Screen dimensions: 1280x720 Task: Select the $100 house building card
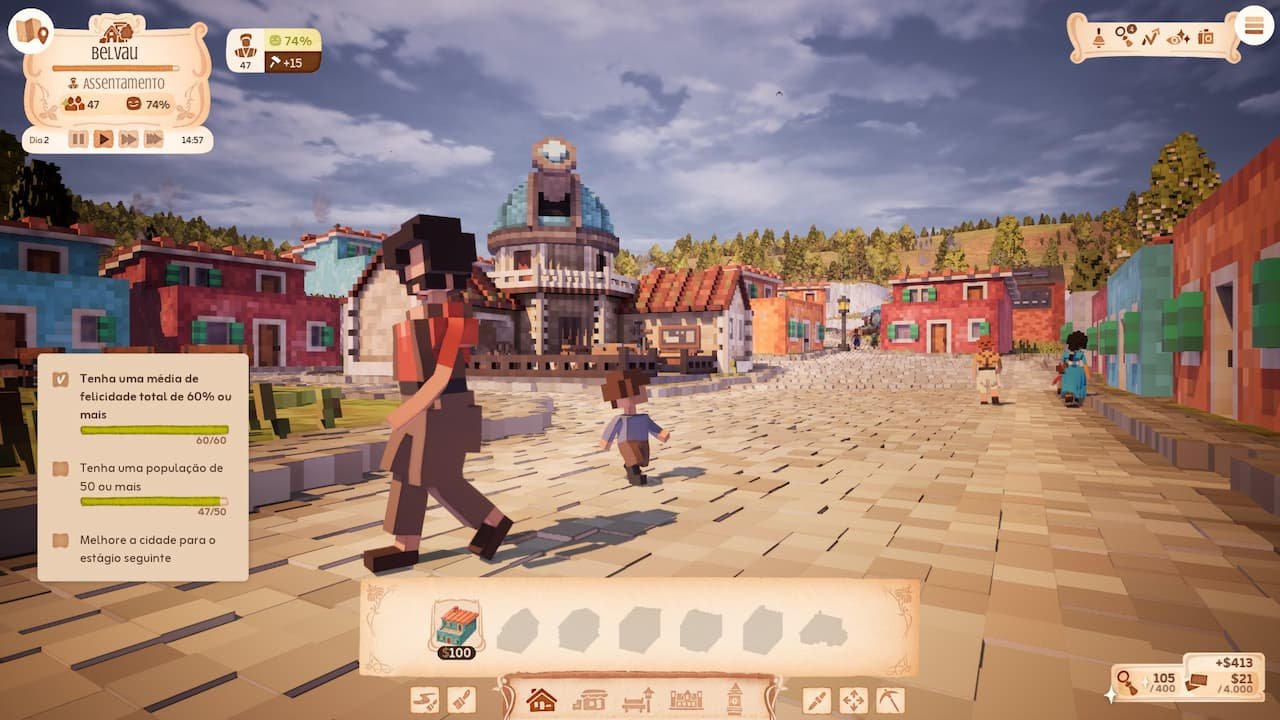458,628
